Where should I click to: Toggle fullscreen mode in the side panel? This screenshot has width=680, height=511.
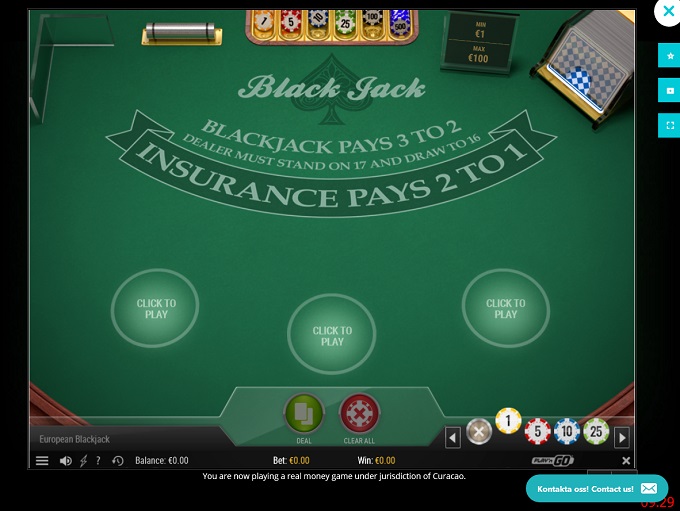(x=669, y=125)
